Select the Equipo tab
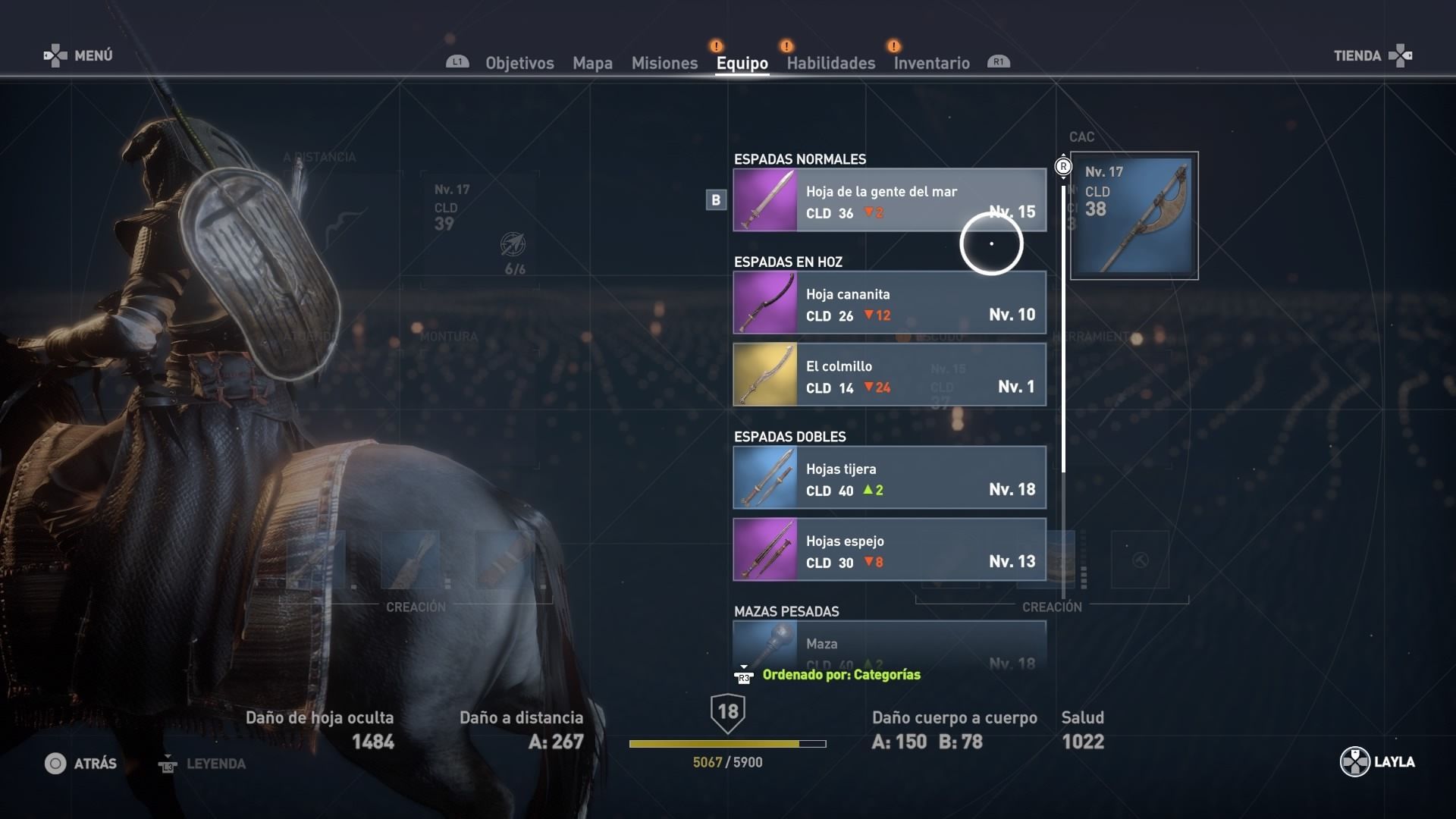 [x=742, y=63]
